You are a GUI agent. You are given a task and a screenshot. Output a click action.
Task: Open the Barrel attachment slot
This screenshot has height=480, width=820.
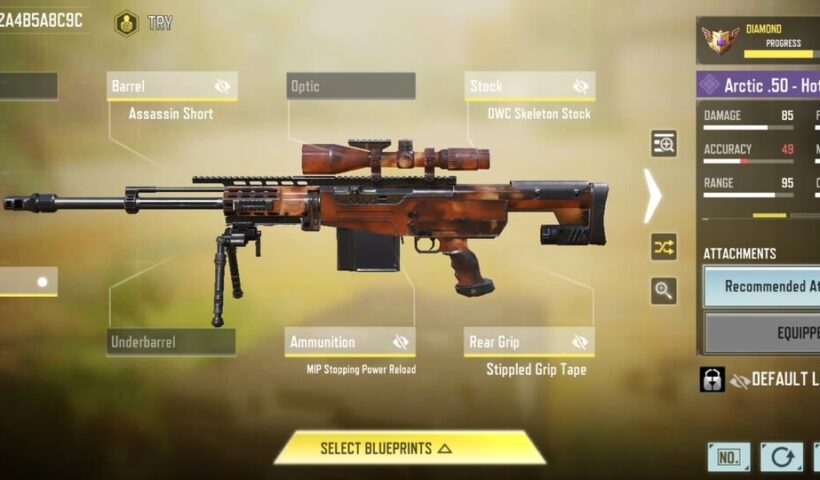coord(160,86)
